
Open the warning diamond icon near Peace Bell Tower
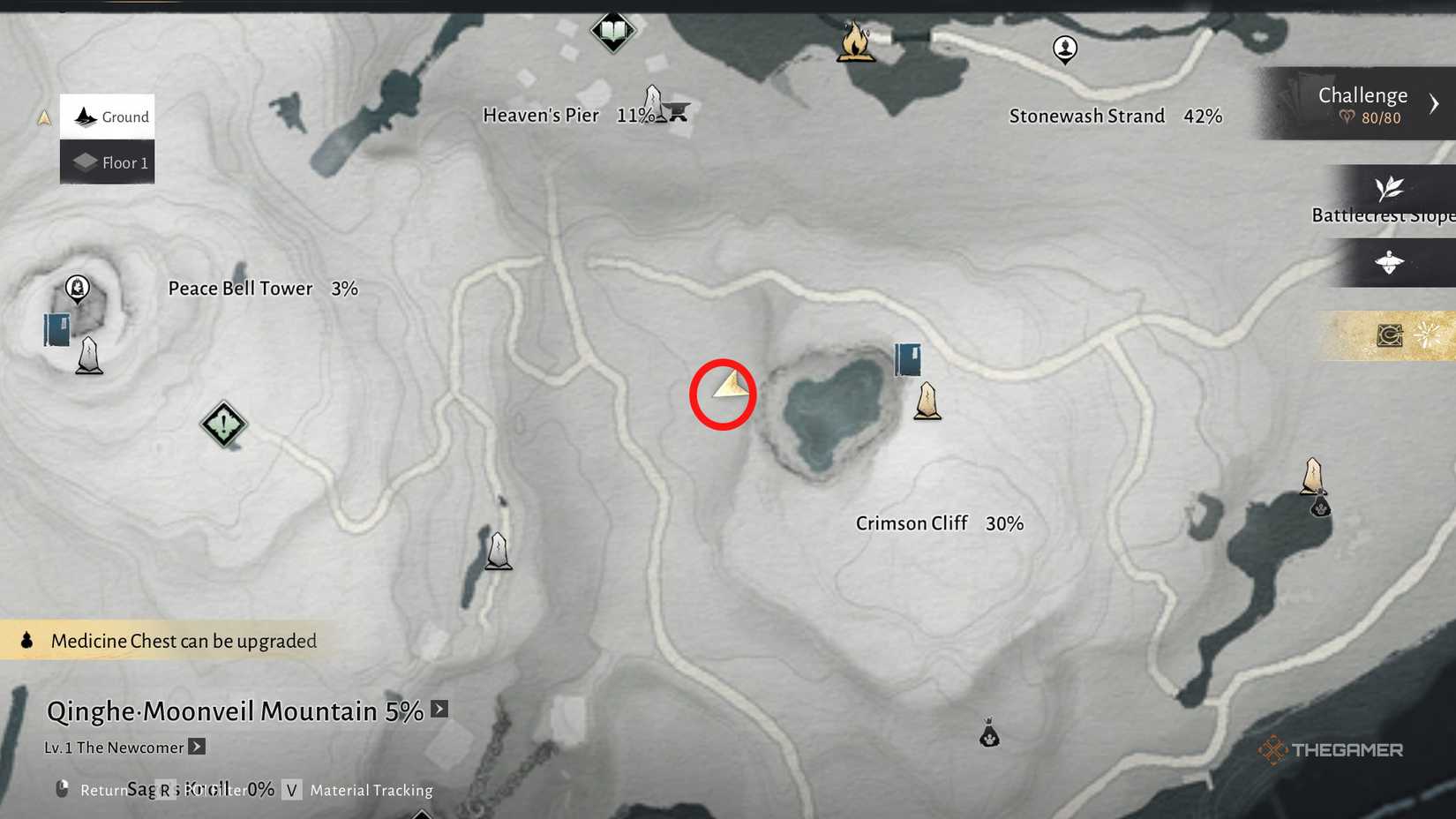click(x=223, y=425)
